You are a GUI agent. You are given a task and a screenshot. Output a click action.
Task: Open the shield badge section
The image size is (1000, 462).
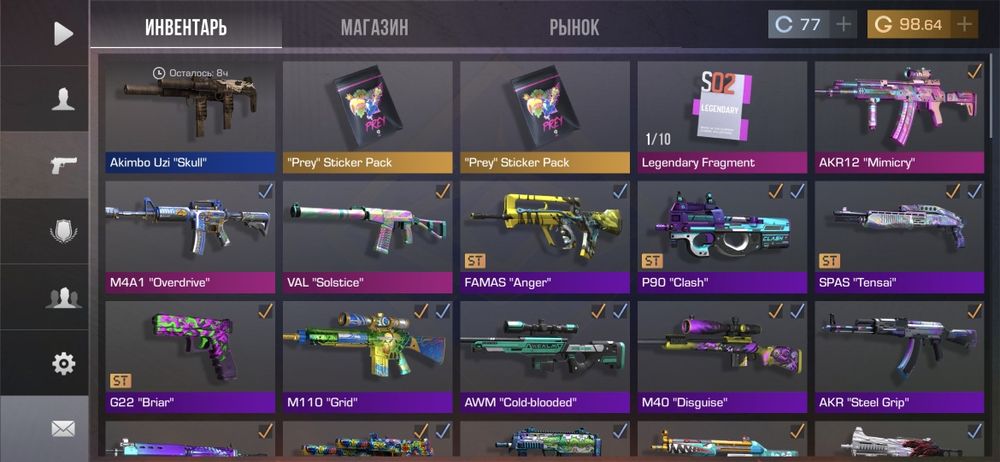63,231
